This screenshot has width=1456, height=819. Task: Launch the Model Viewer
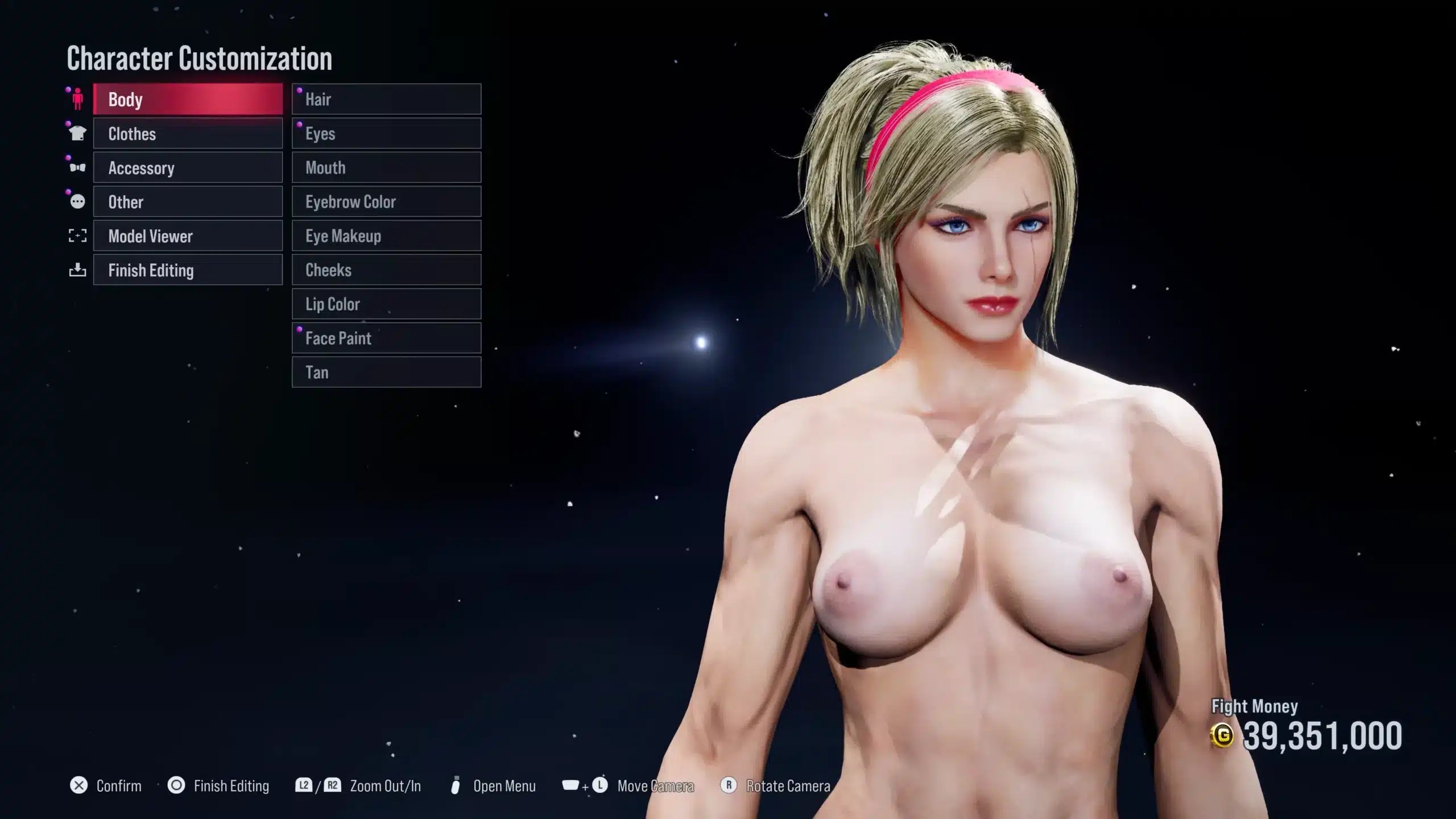[x=188, y=236]
